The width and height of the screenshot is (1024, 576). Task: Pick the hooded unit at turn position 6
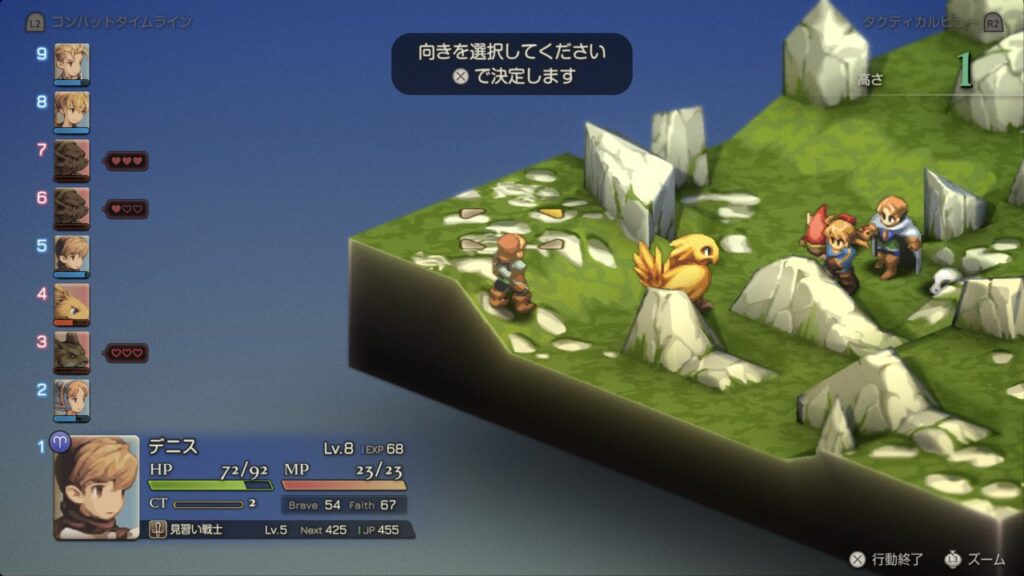71,207
